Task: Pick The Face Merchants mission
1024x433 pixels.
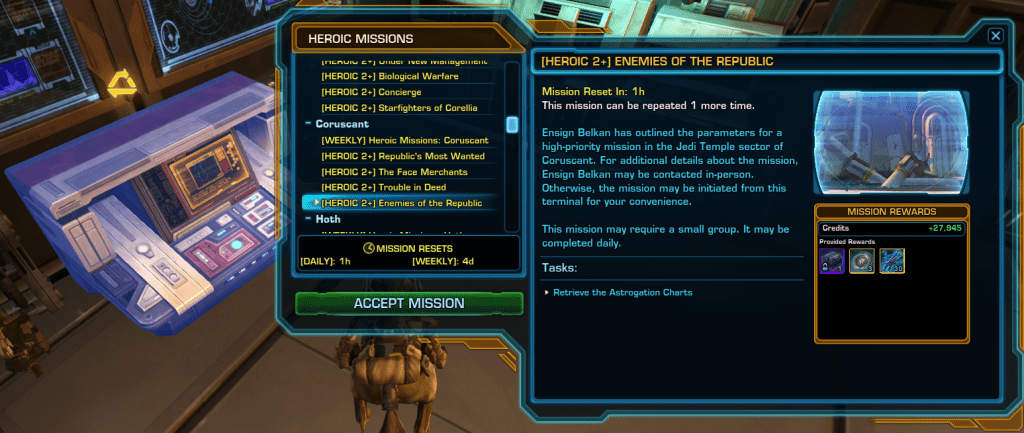Action: click(x=383, y=172)
